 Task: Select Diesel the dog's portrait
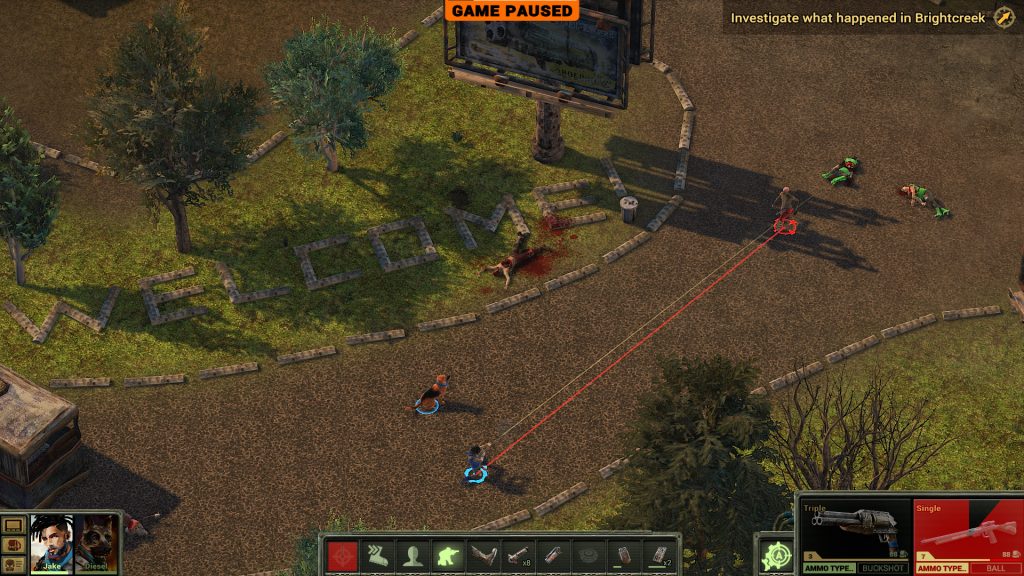pos(98,541)
